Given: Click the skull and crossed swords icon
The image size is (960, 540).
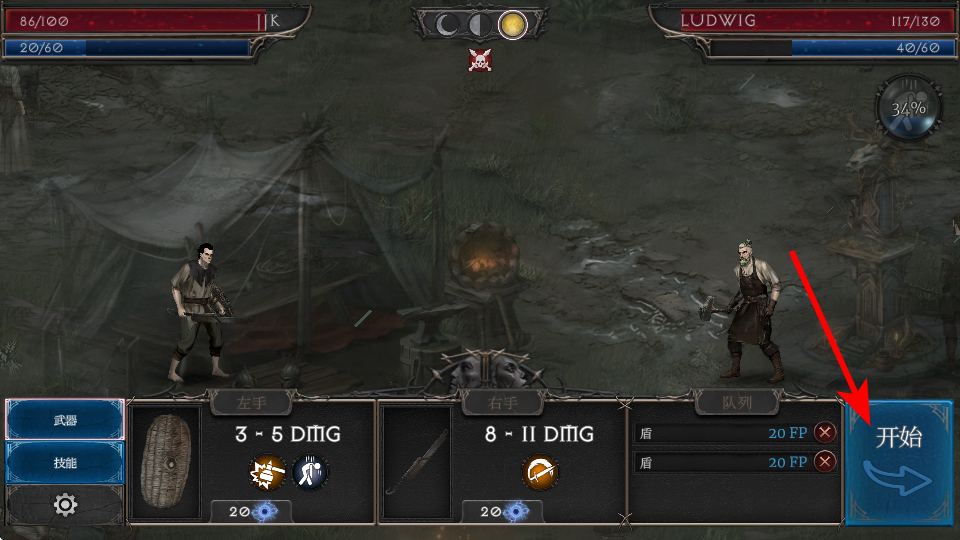Looking at the screenshot, I should point(480,60).
